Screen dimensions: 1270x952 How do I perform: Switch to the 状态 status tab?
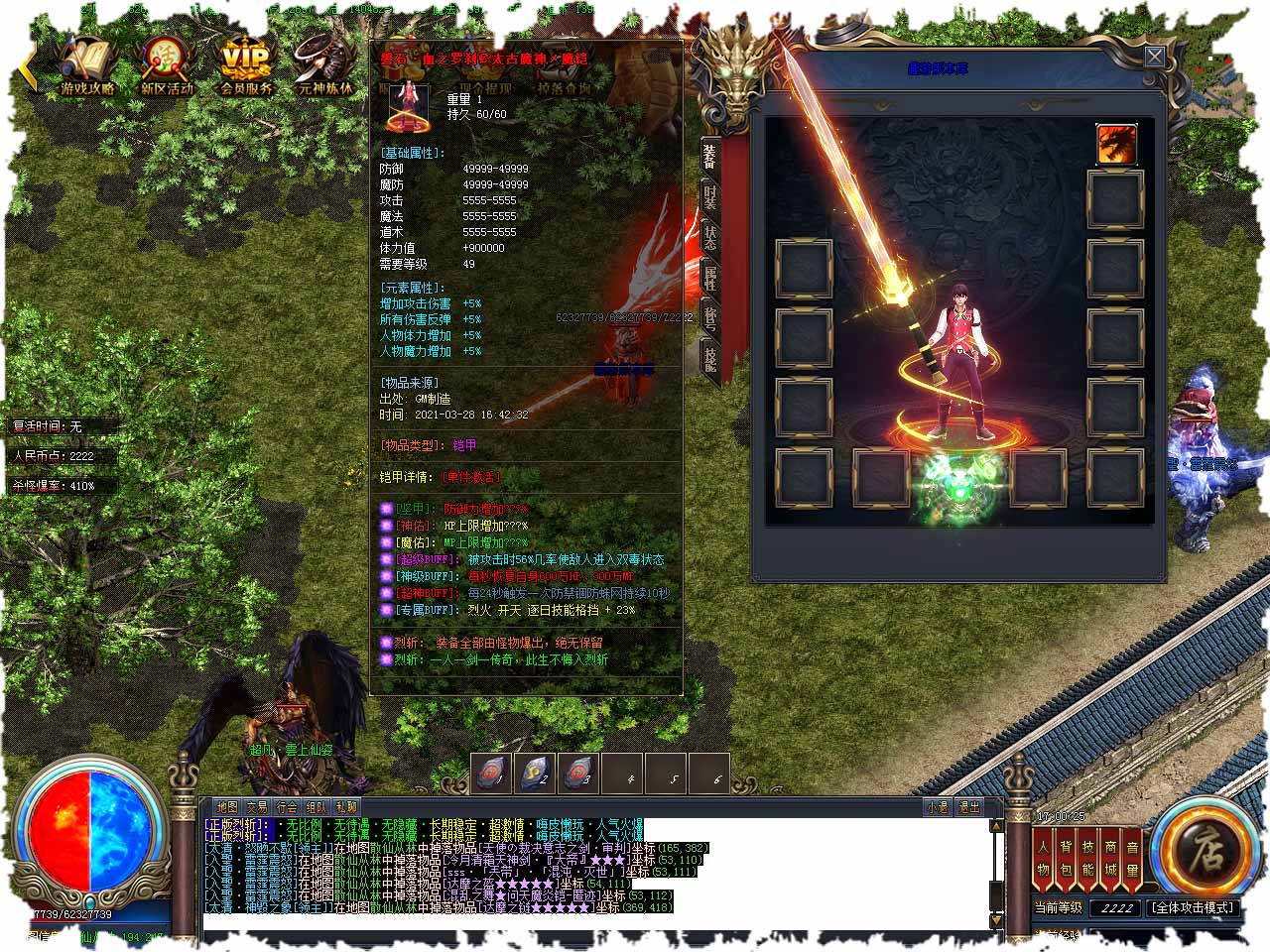(709, 237)
